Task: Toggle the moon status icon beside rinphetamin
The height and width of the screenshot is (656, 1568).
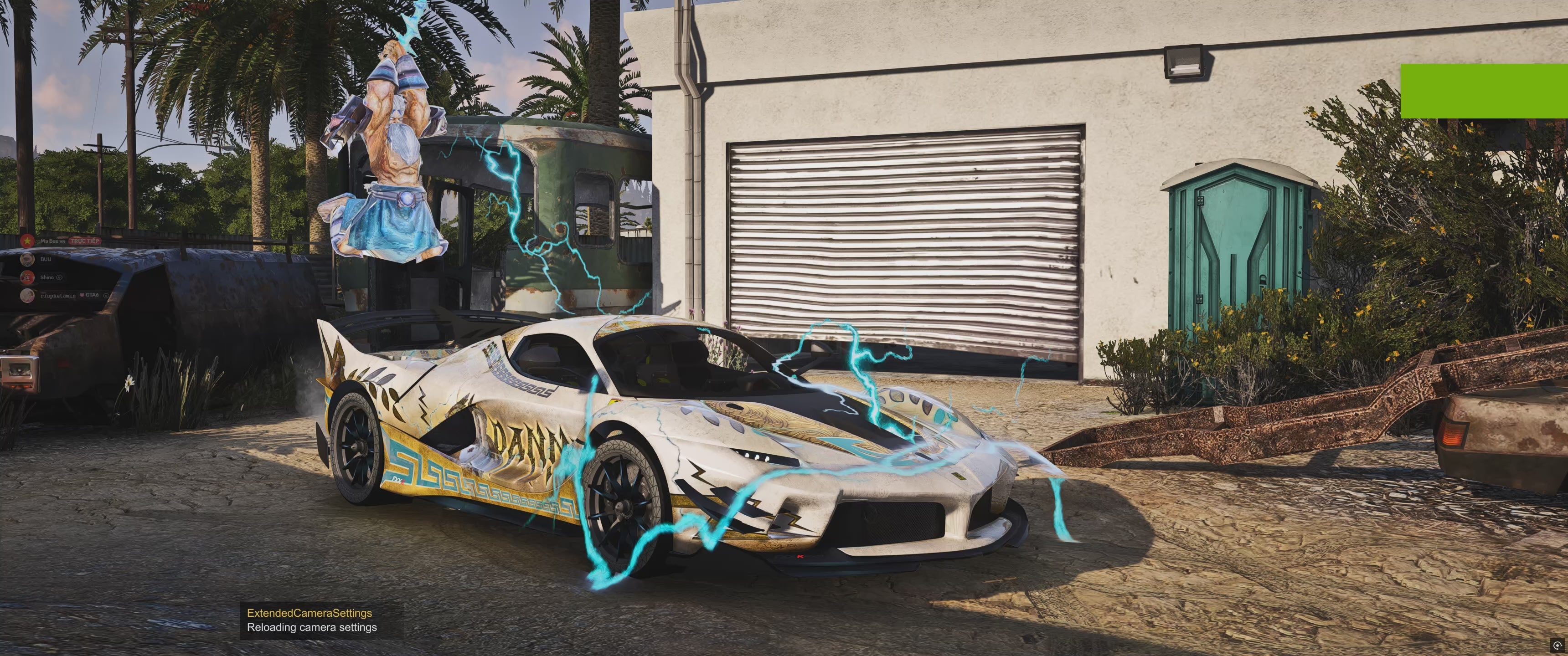Action: tap(106, 296)
